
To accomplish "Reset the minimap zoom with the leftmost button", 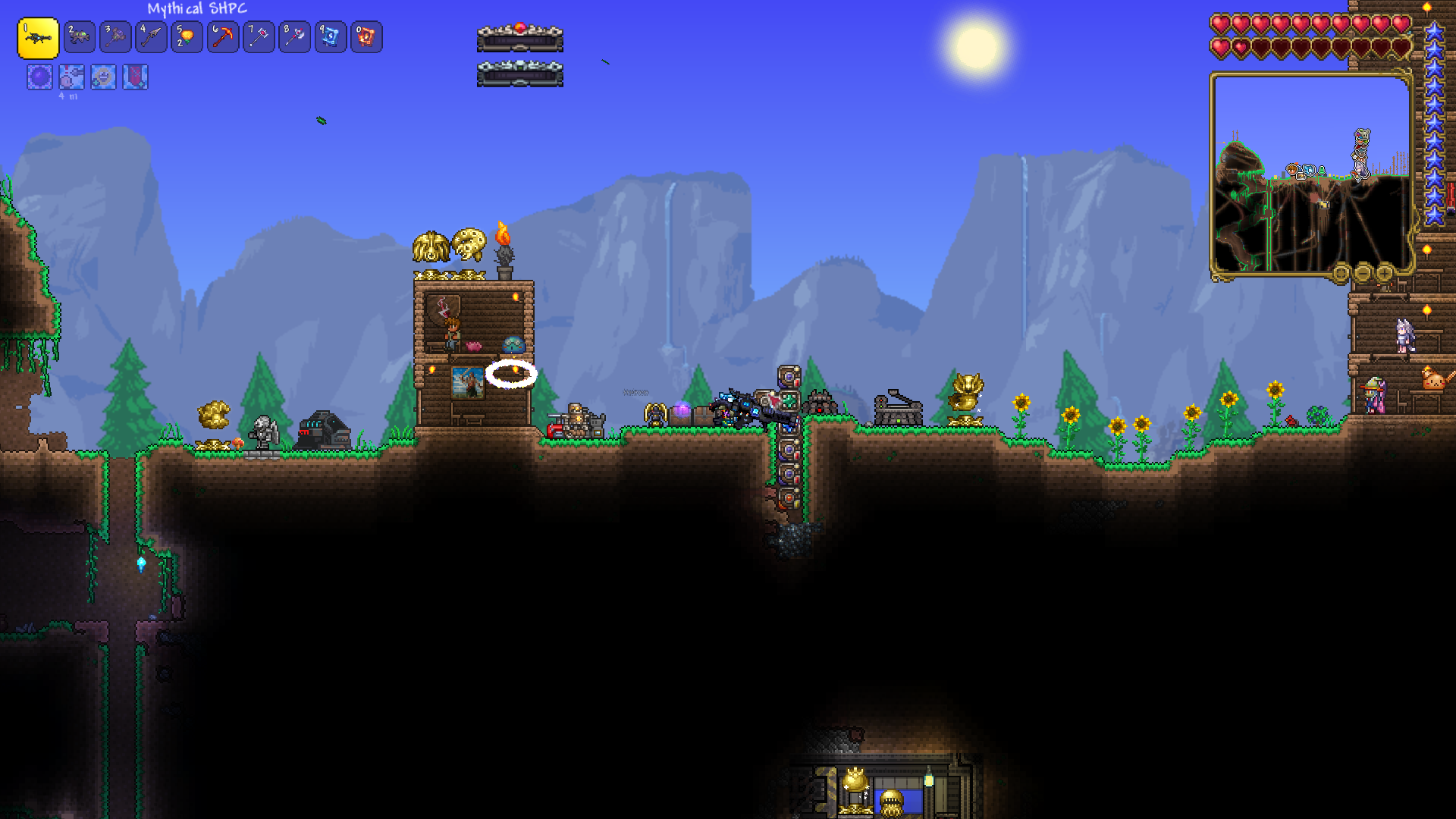I will pos(1341,272).
